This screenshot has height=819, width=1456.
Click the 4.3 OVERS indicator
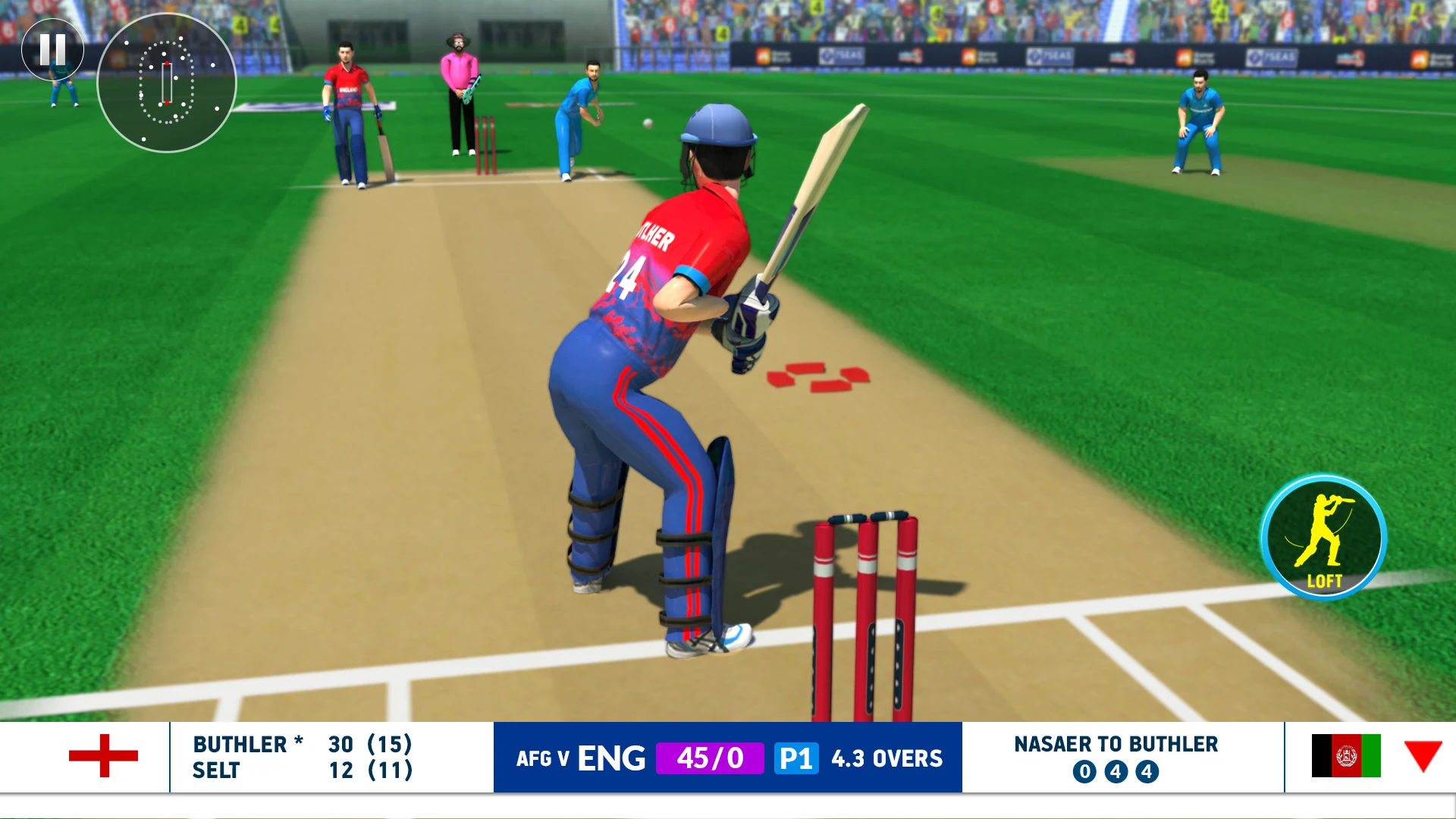pos(886,758)
